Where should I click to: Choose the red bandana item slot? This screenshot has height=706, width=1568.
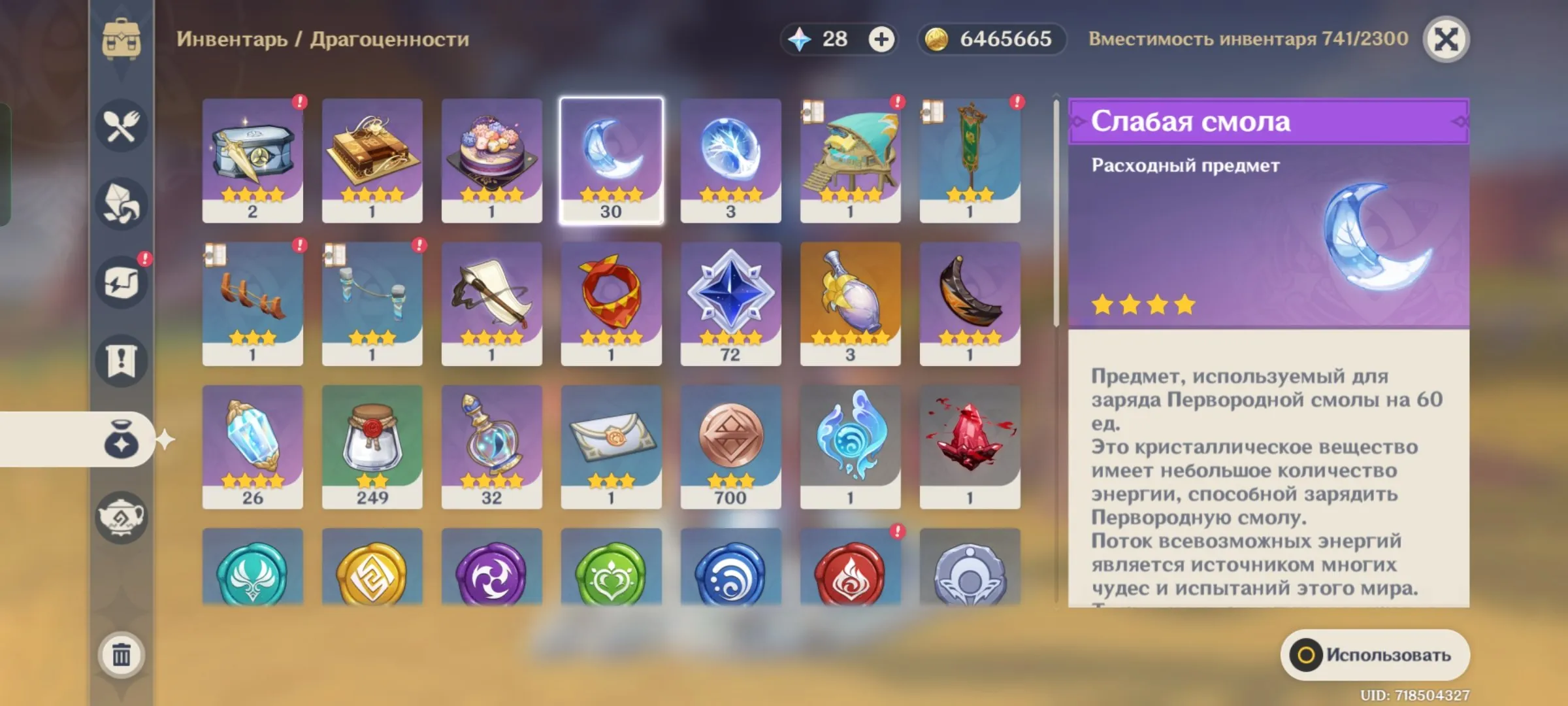(x=611, y=303)
